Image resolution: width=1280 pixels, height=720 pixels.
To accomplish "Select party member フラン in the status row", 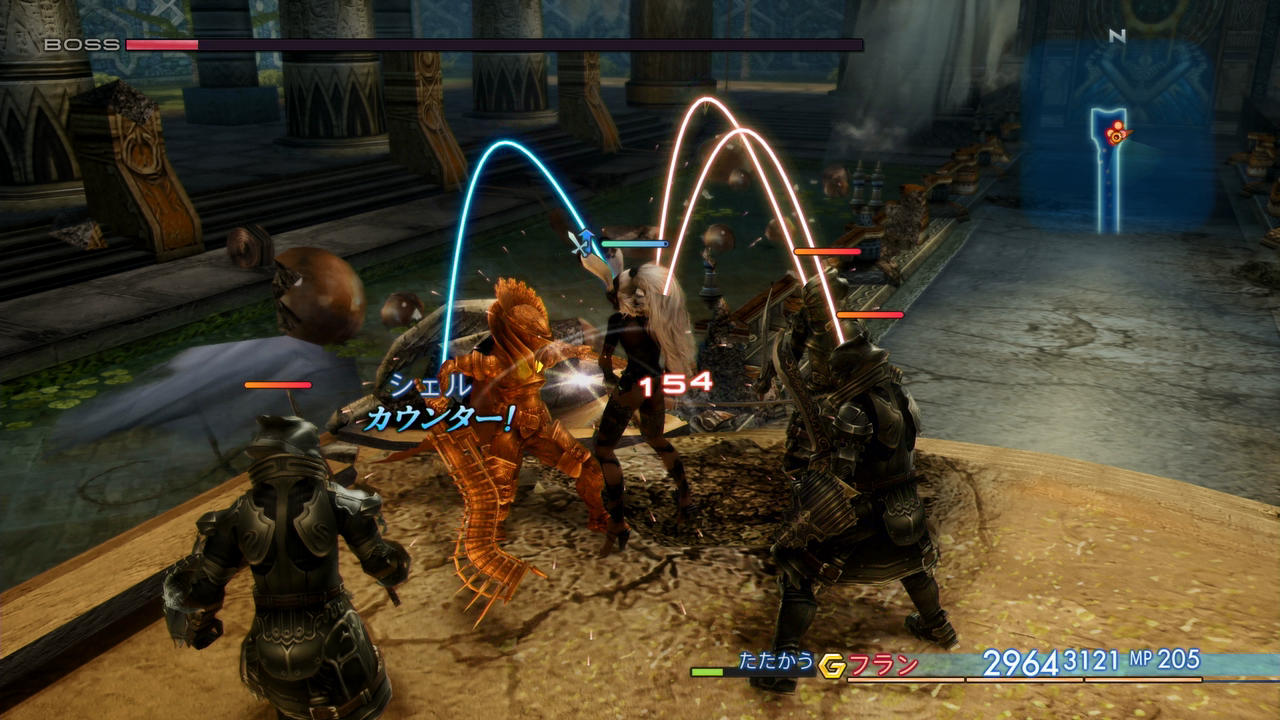I will 884,664.
